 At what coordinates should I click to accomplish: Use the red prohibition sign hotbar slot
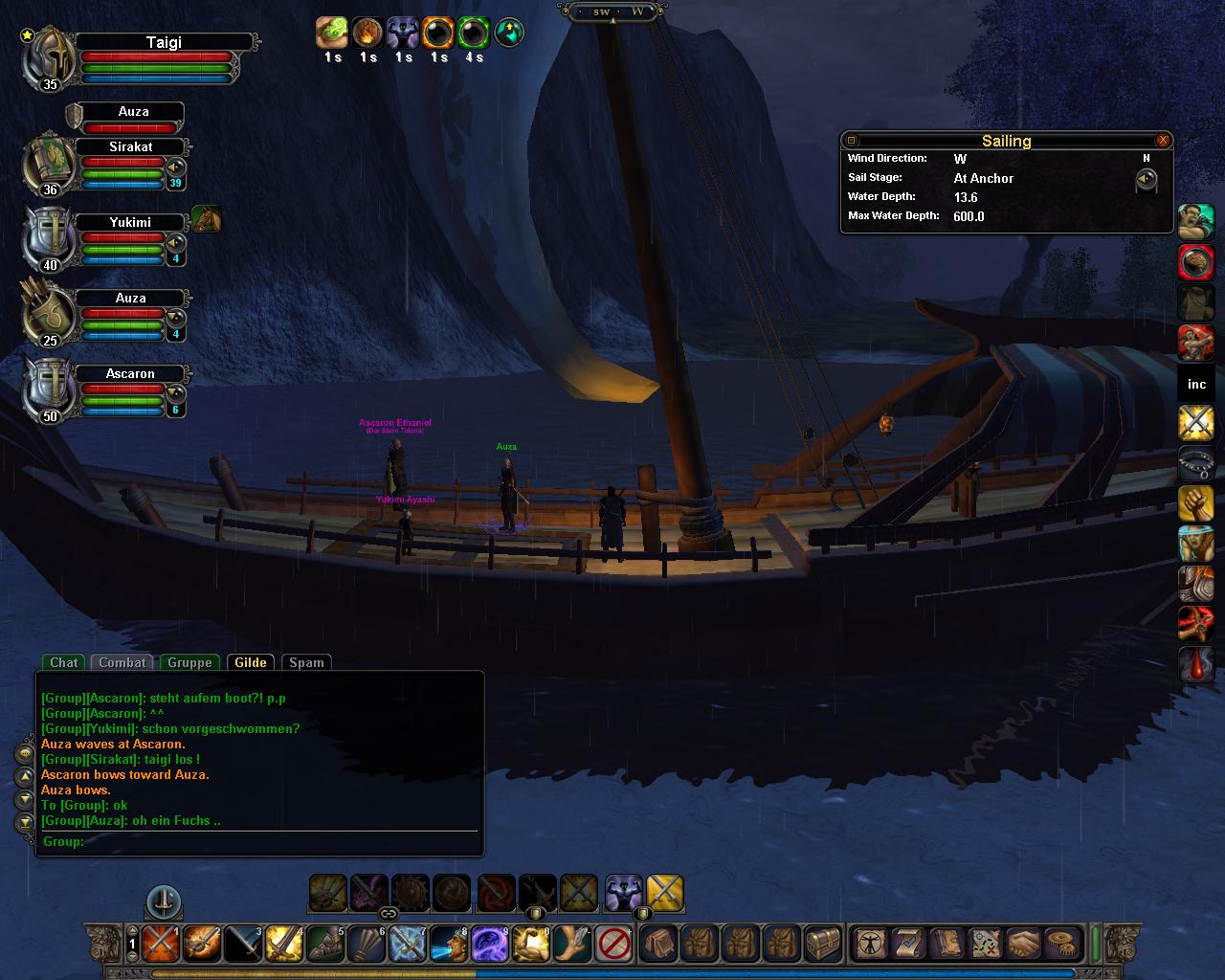click(612, 944)
